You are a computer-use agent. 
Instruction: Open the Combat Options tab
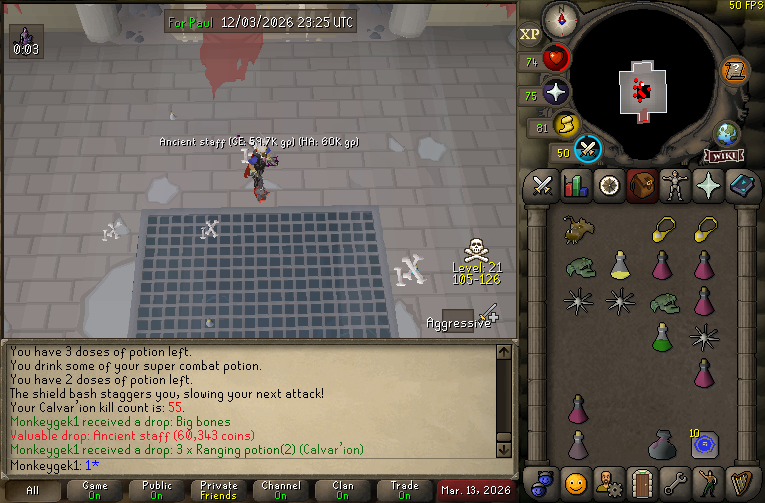[542, 186]
